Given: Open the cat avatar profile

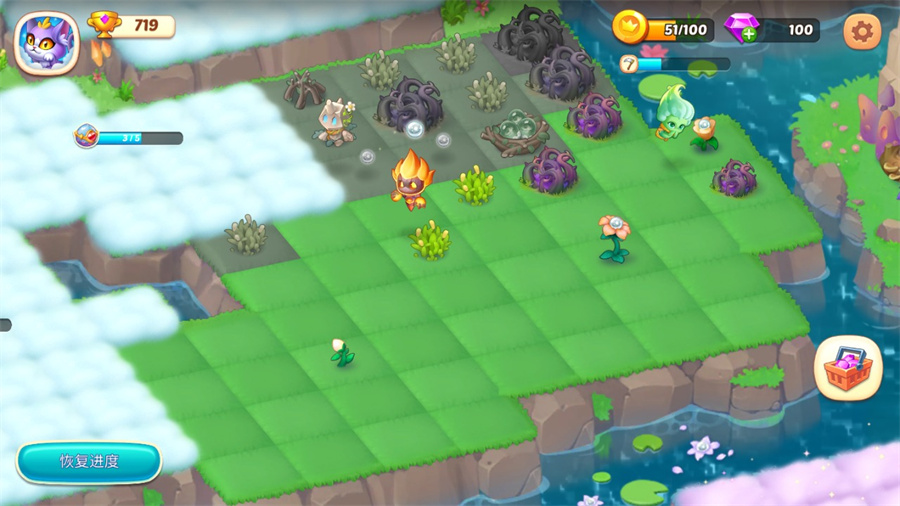Looking at the screenshot, I should [46, 42].
